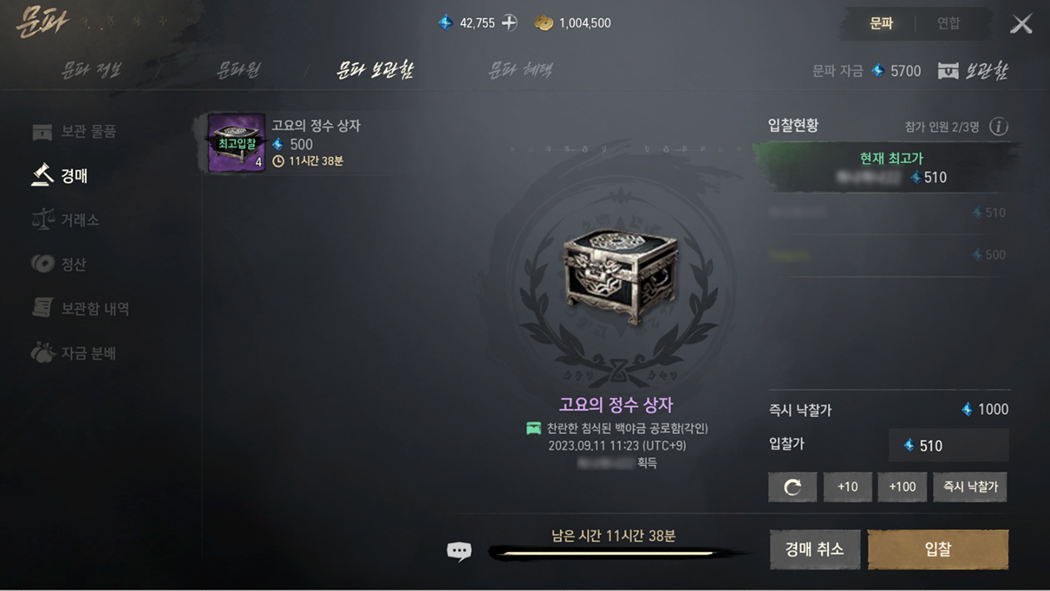Reset the bid with the refresh arrow
This screenshot has height=591, width=1050.
[792, 487]
